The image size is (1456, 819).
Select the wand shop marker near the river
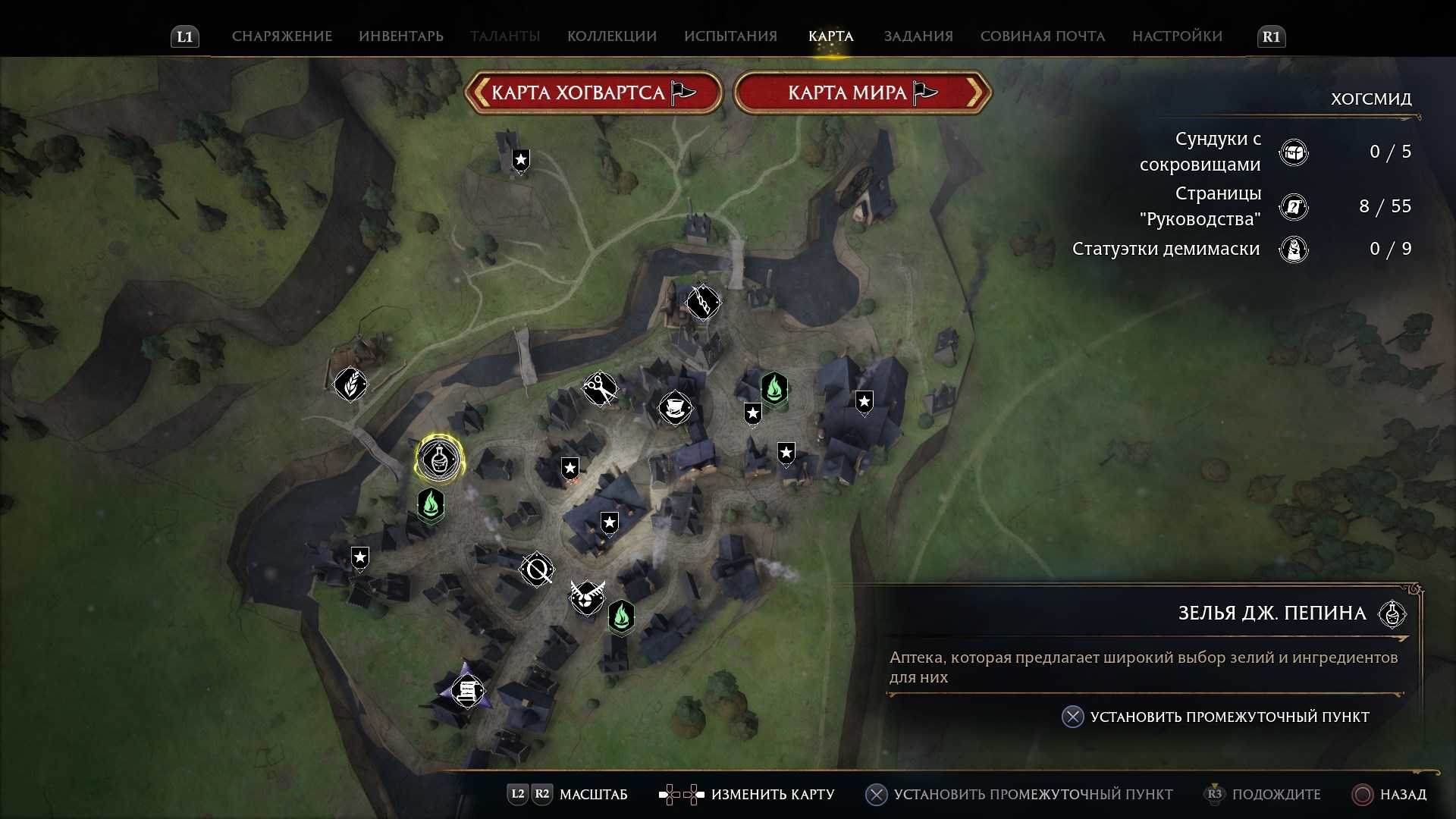click(x=703, y=303)
